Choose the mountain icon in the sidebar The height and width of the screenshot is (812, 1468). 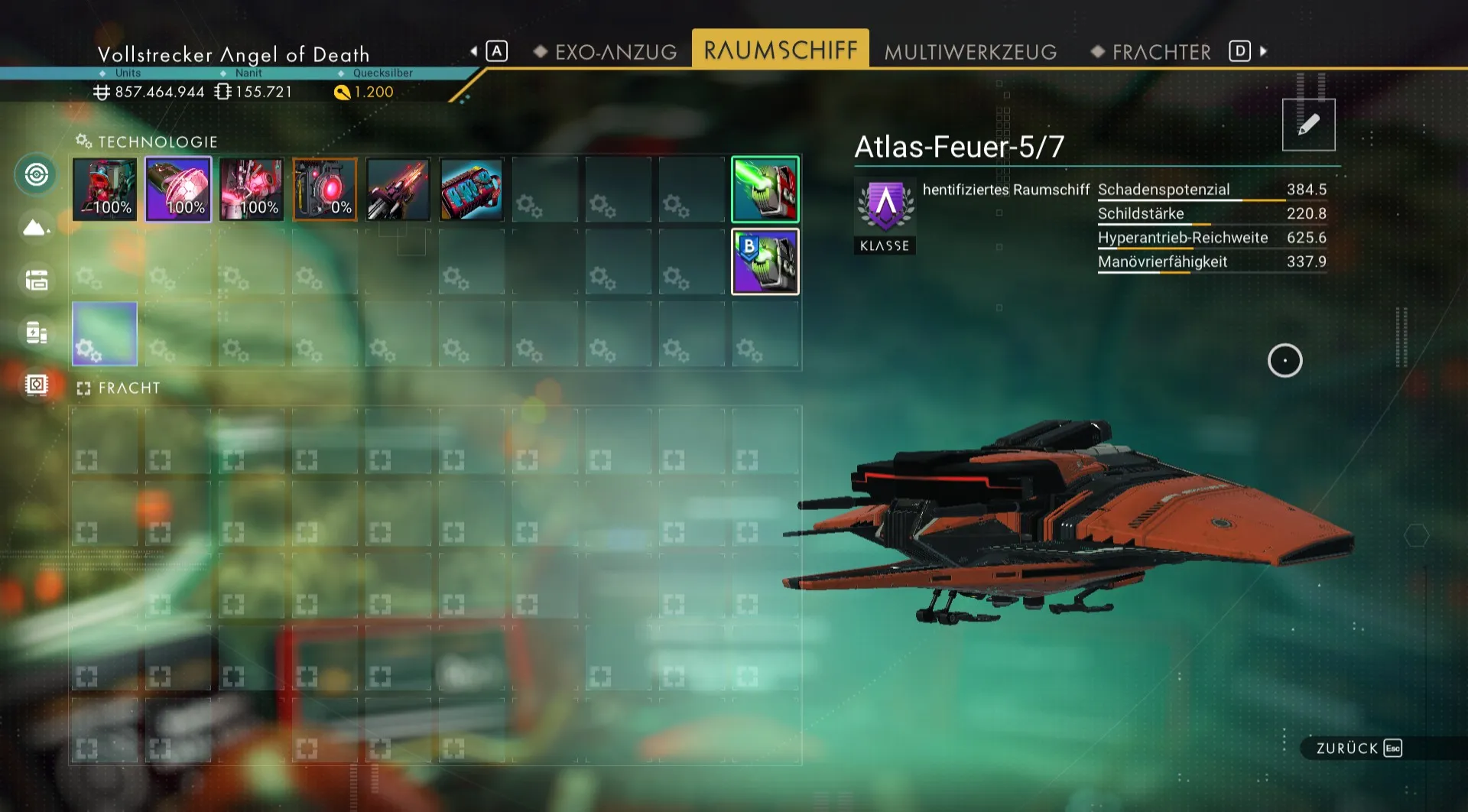[x=36, y=227]
